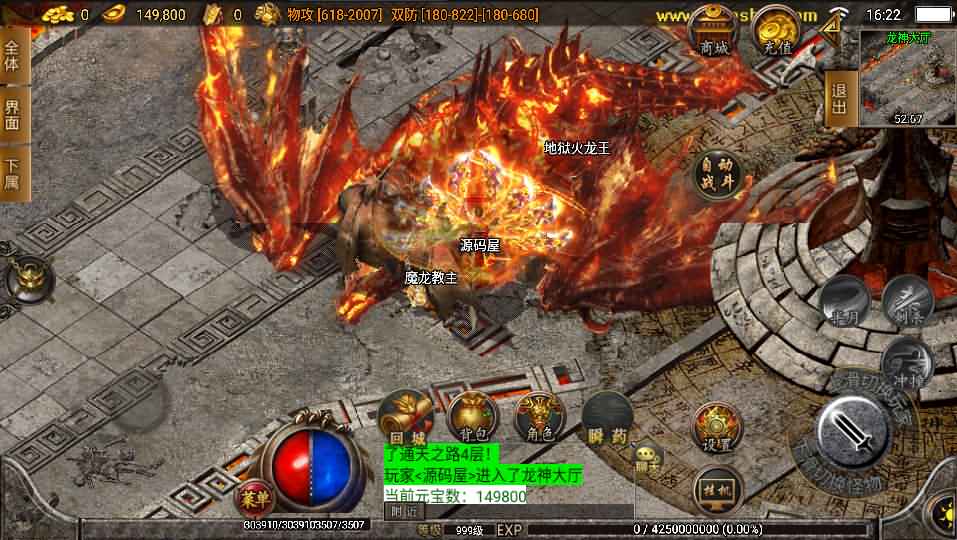Open the 商城 shop

pyautogui.click(x=715, y=33)
